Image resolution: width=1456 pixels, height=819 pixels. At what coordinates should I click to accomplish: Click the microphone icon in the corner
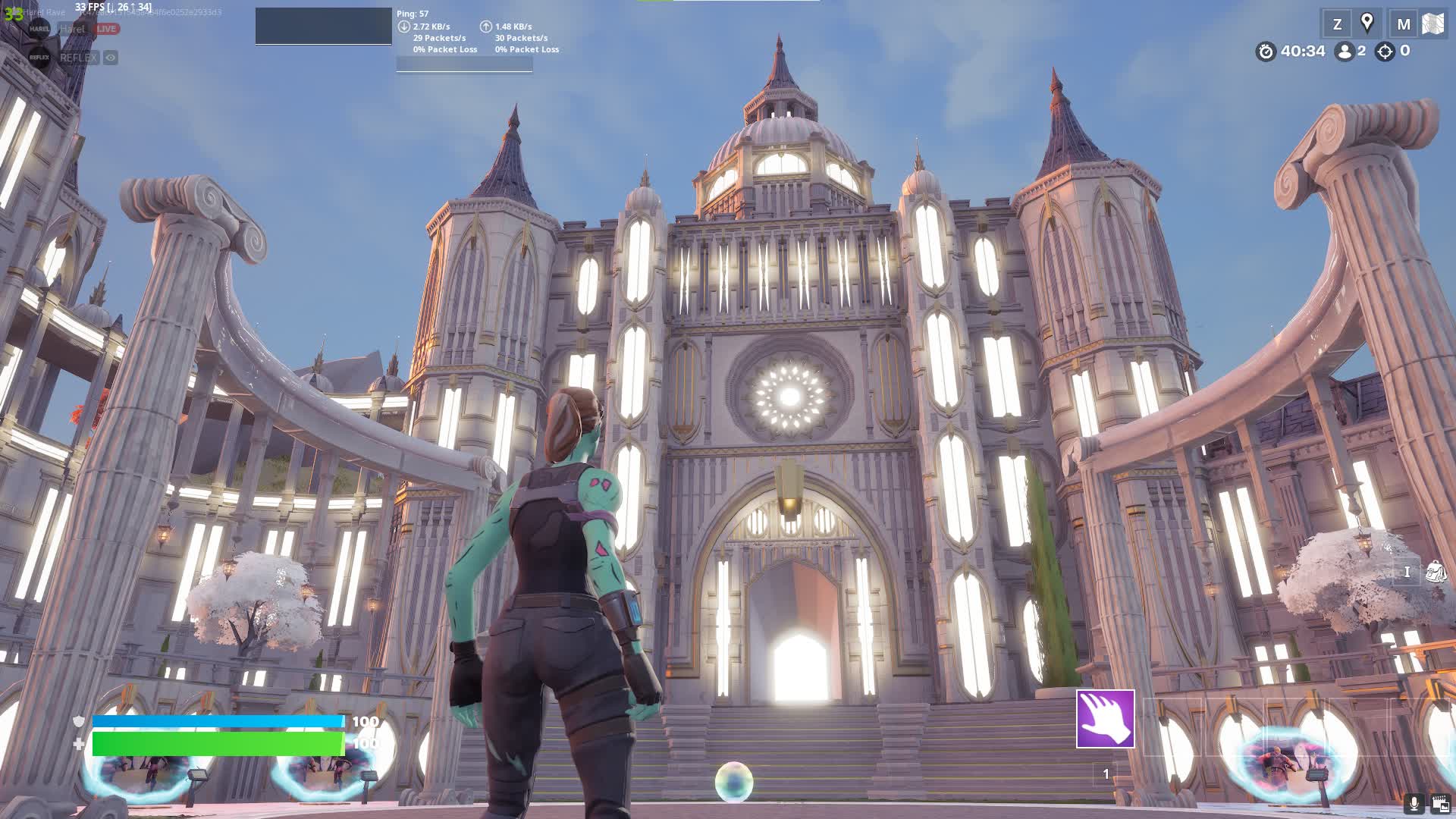point(1415,802)
